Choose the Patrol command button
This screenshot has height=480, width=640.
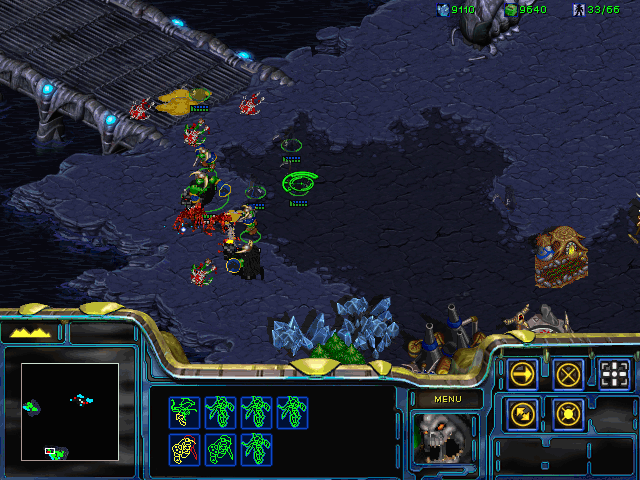523,412
